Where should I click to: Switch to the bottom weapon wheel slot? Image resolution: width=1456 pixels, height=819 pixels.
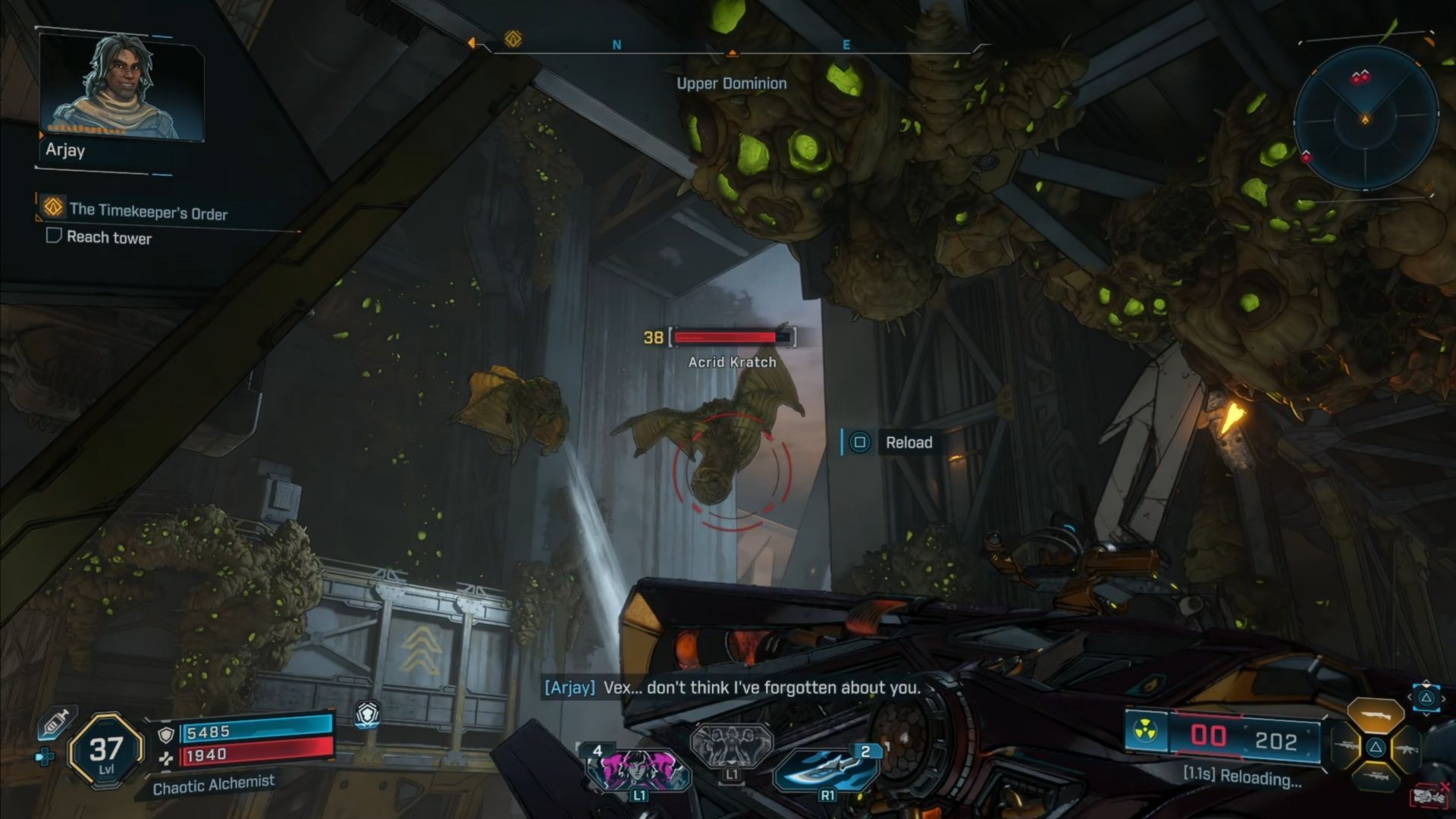point(1375,777)
